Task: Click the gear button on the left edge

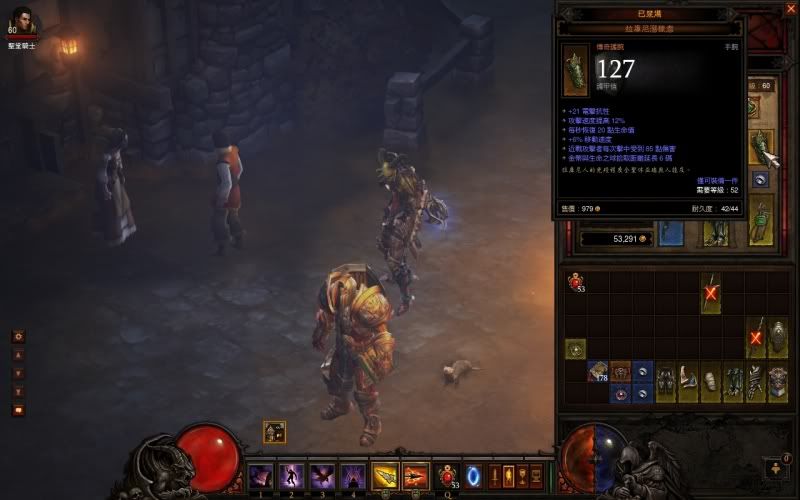Action: pyautogui.click(x=17, y=337)
